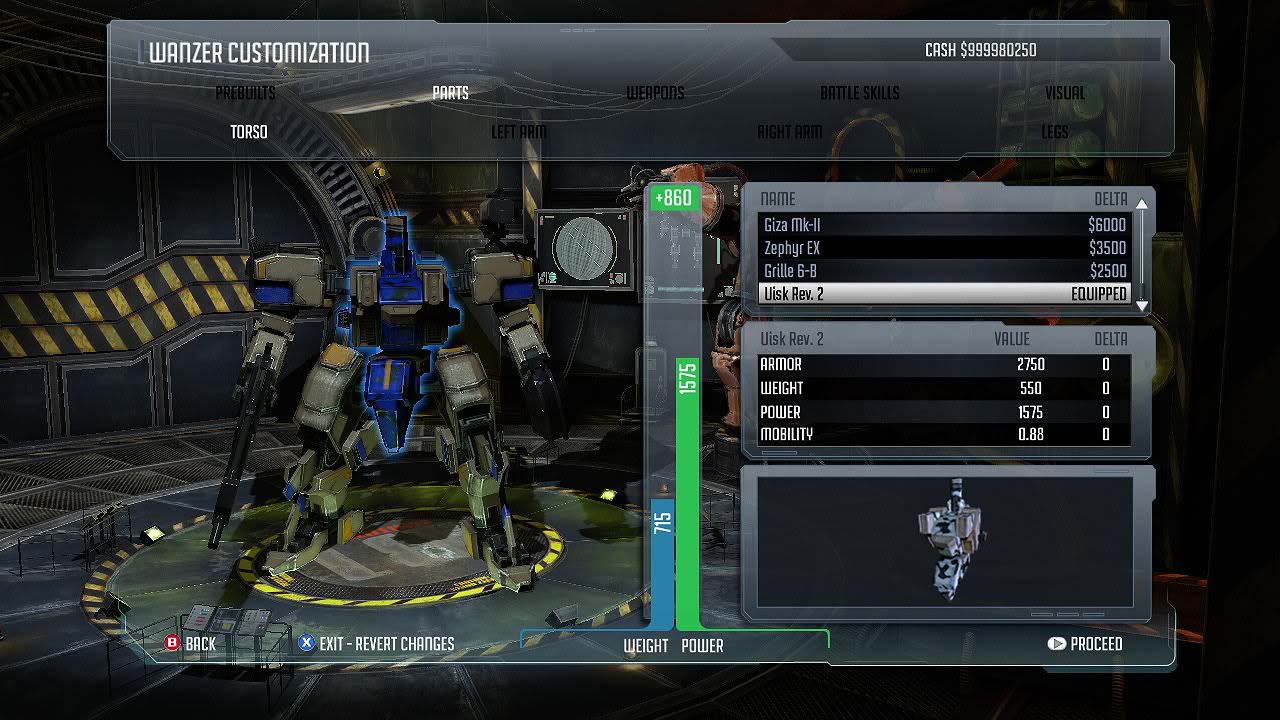Choose the Torso part category
The height and width of the screenshot is (720, 1280).
tap(249, 132)
